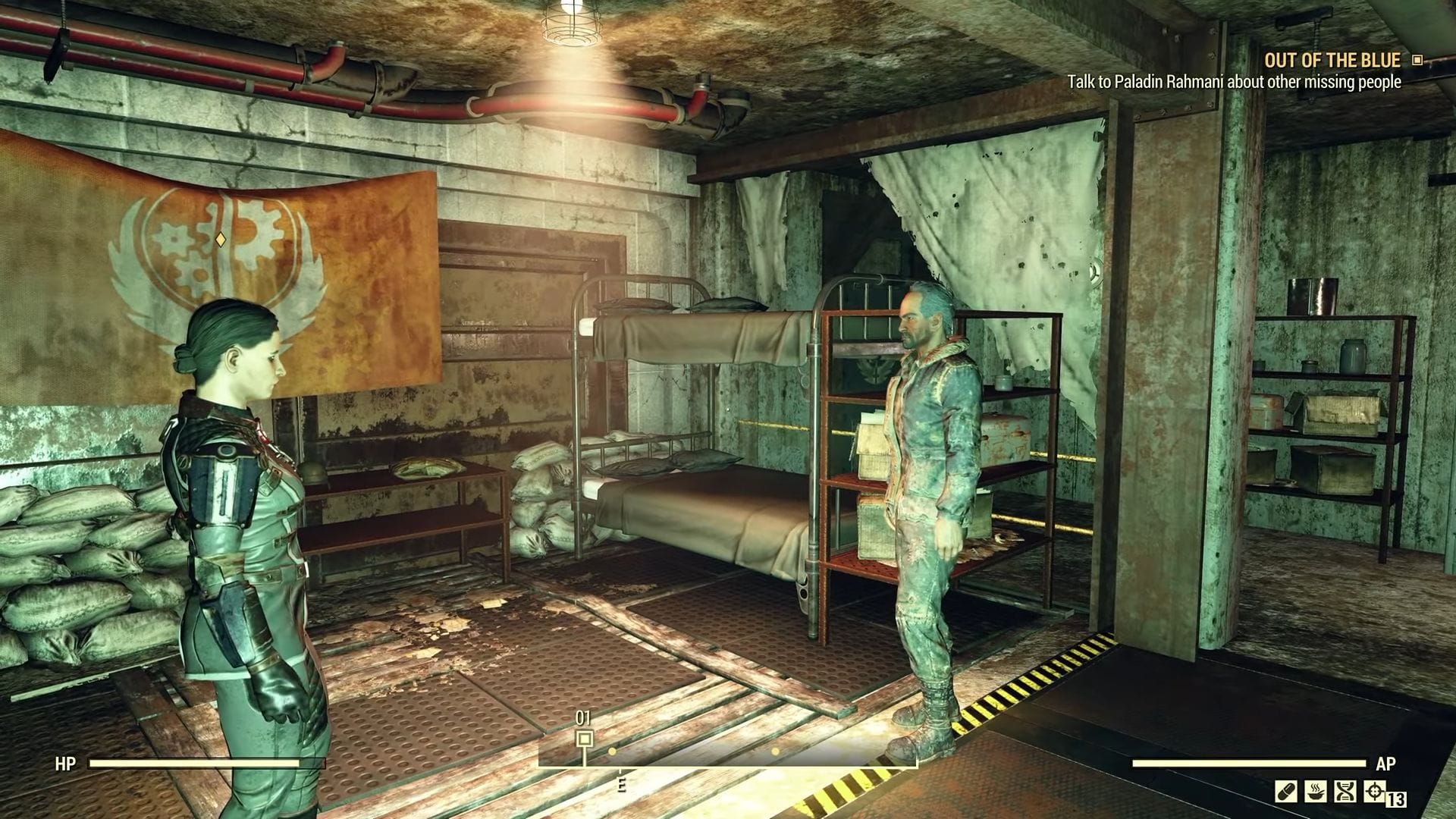Select the pill-shaped chems status icon

pyautogui.click(x=1285, y=791)
